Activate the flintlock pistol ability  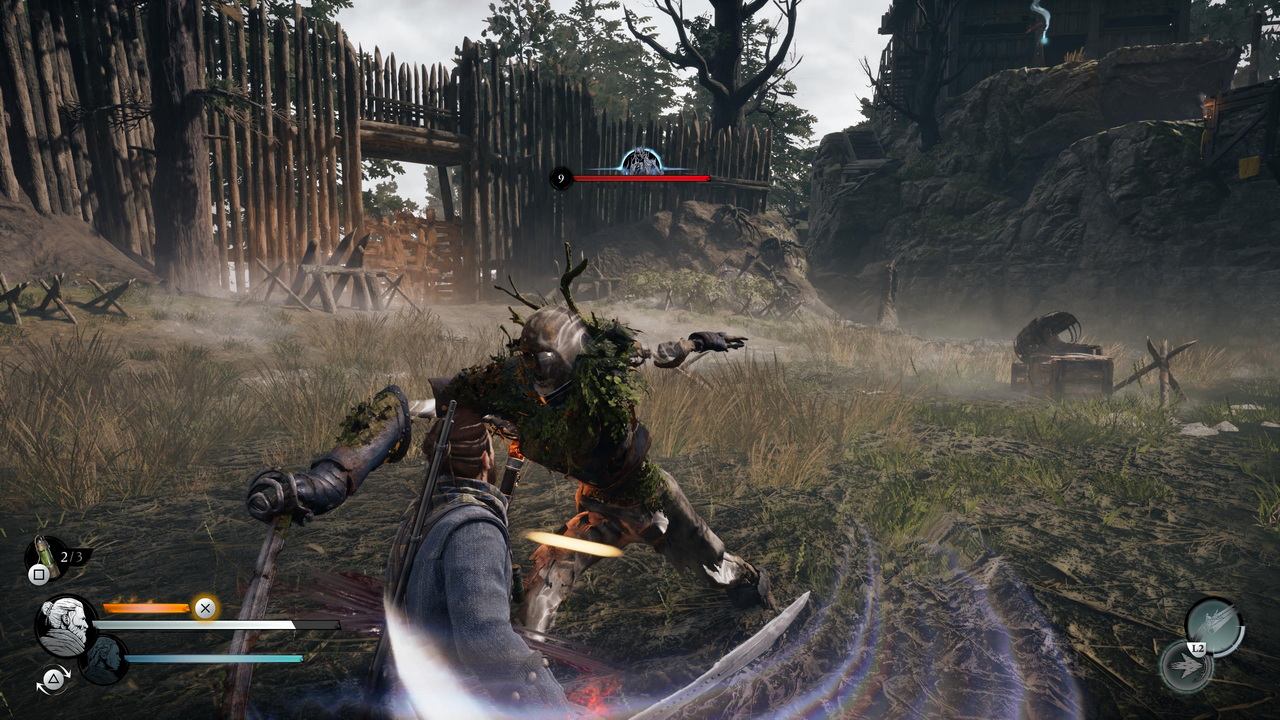pos(1213,624)
